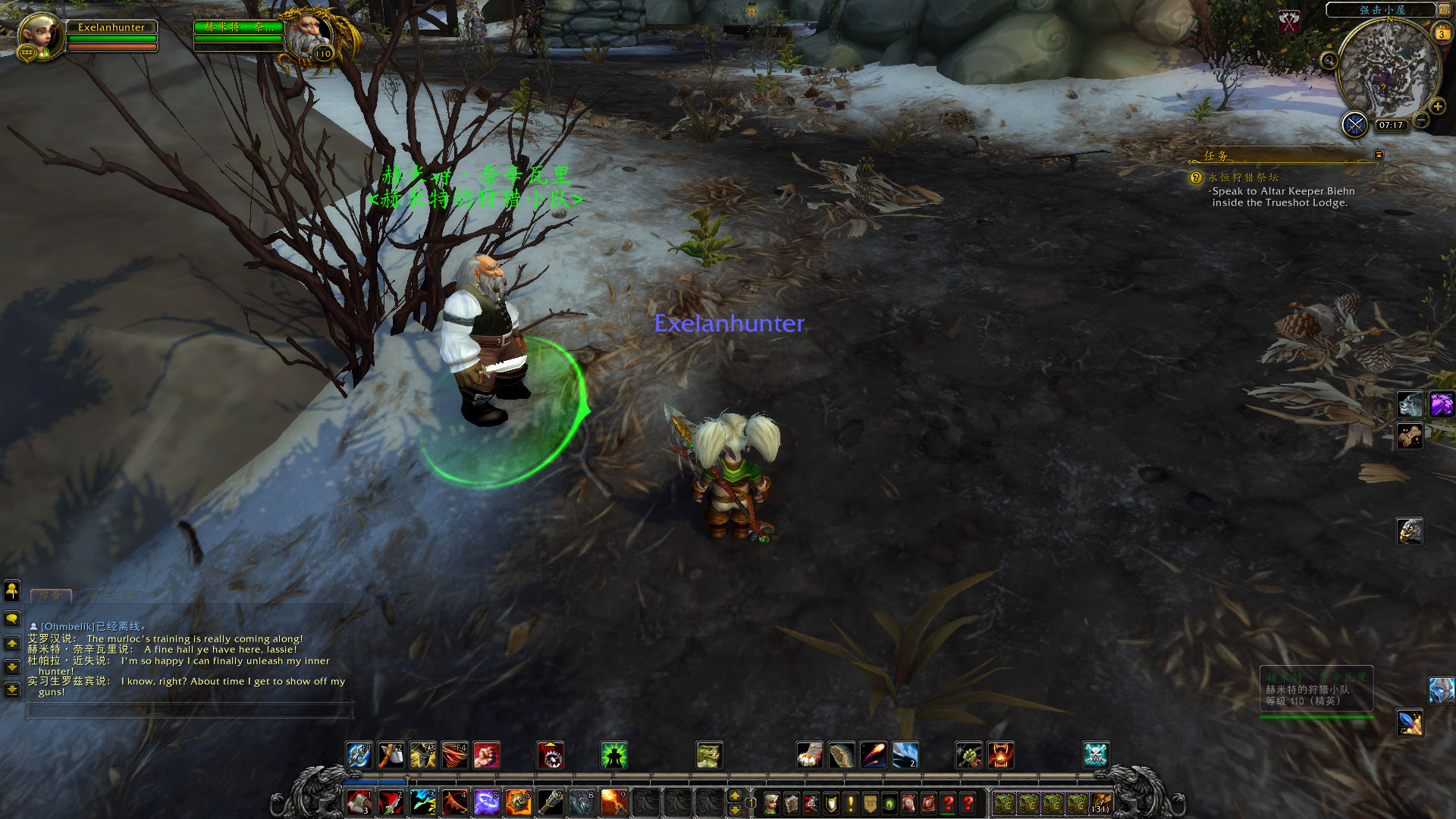Select the 综合 general chat tab
Image resolution: width=1456 pixels, height=819 pixels.
click(x=51, y=596)
